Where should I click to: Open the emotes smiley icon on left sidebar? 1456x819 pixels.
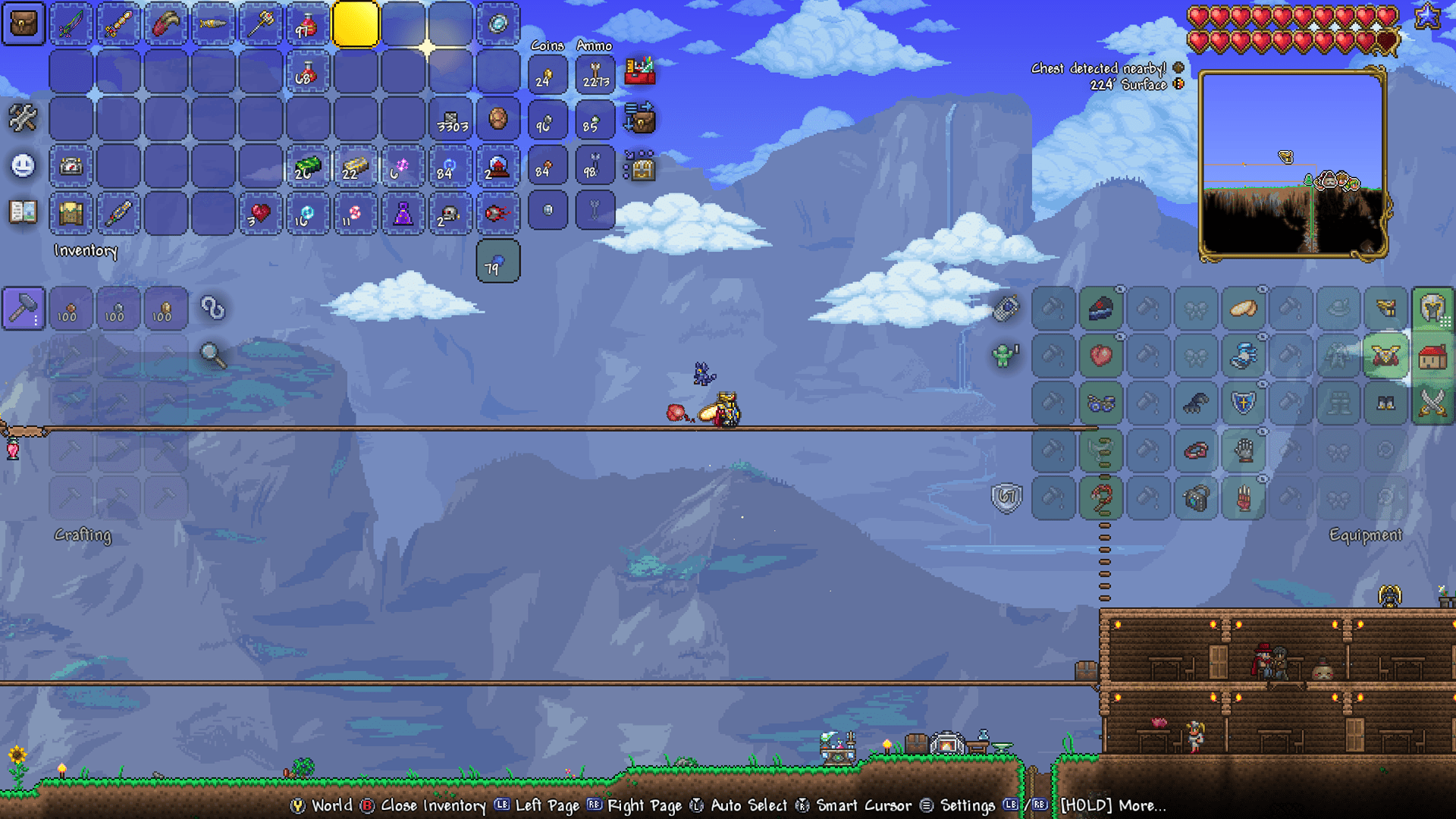coord(22,165)
